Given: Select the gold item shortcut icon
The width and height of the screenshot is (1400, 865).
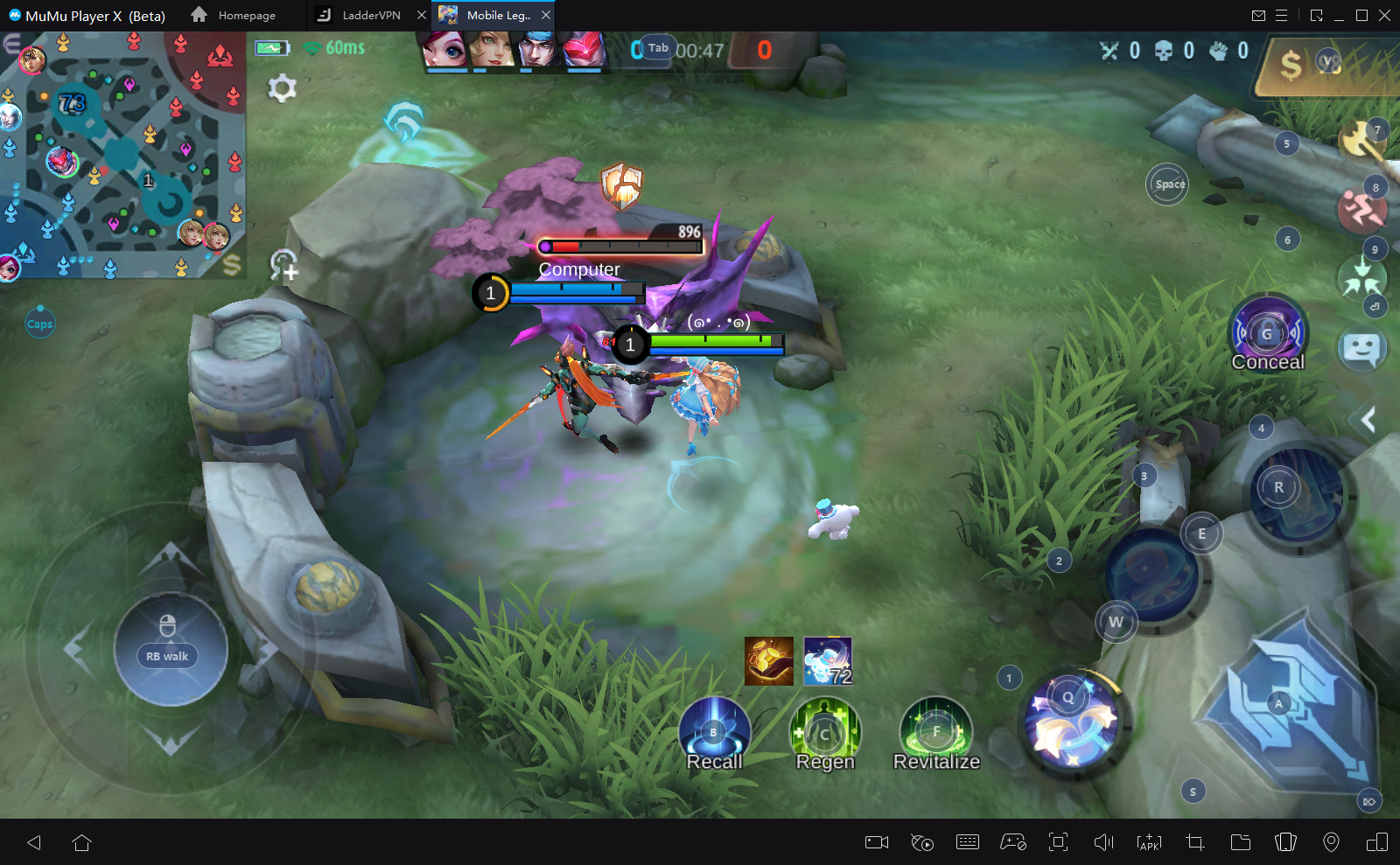Looking at the screenshot, I should point(769,661).
